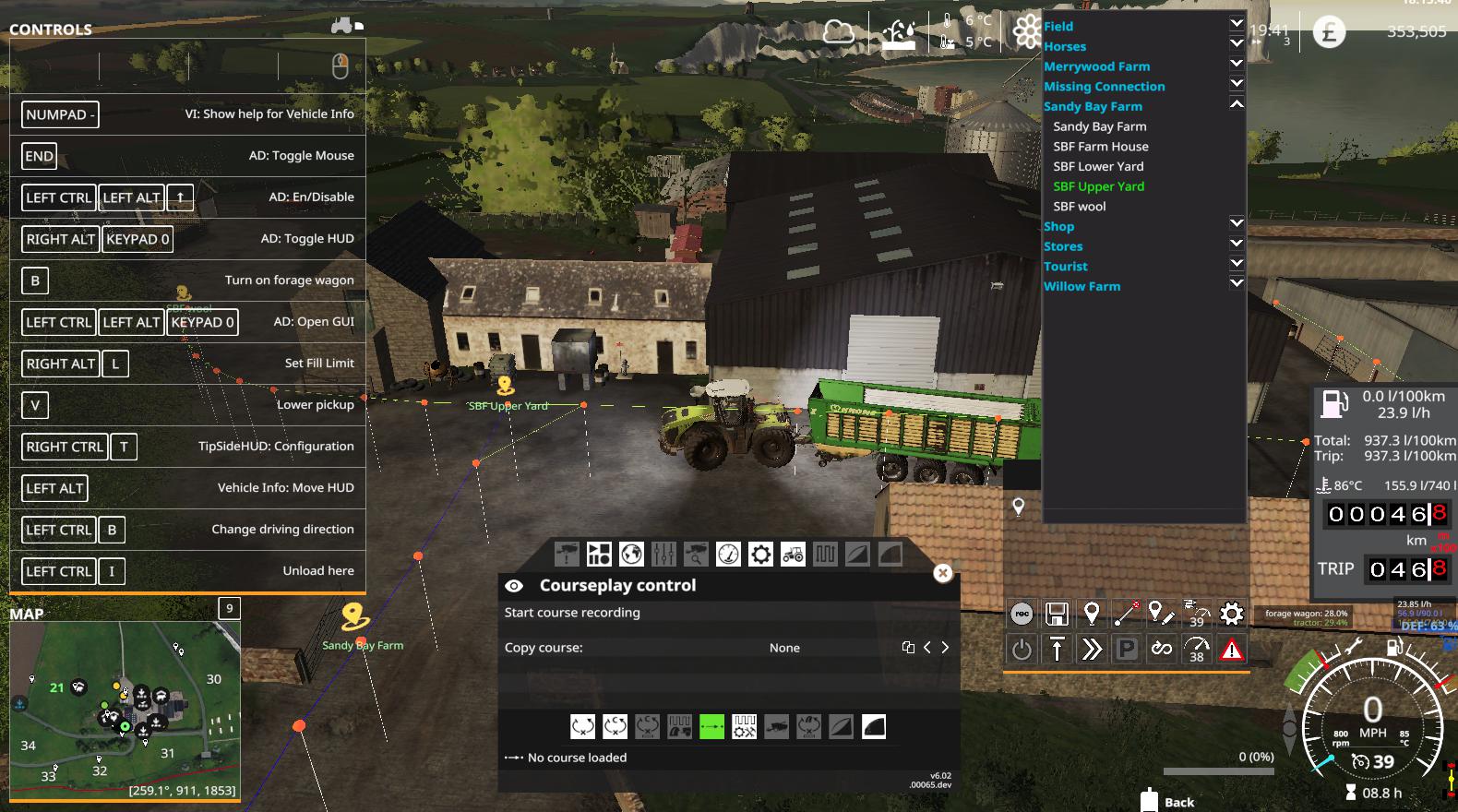The image size is (1458, 812).
Task: Open the gear settings tab in Courseplay
Action: [x=760, y=555]
